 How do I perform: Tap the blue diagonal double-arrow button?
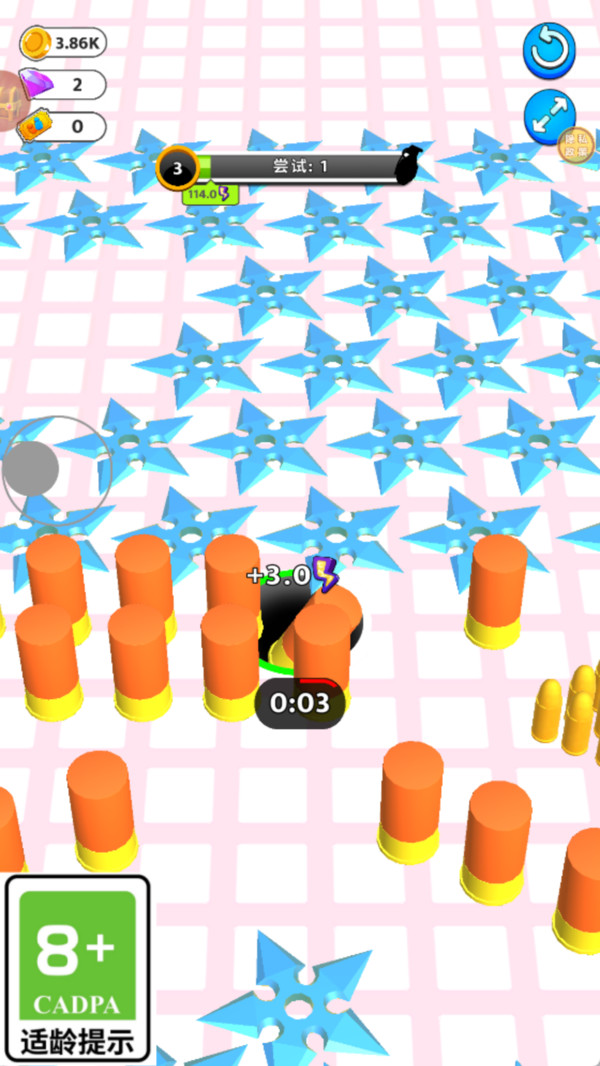tap(548, 117)
